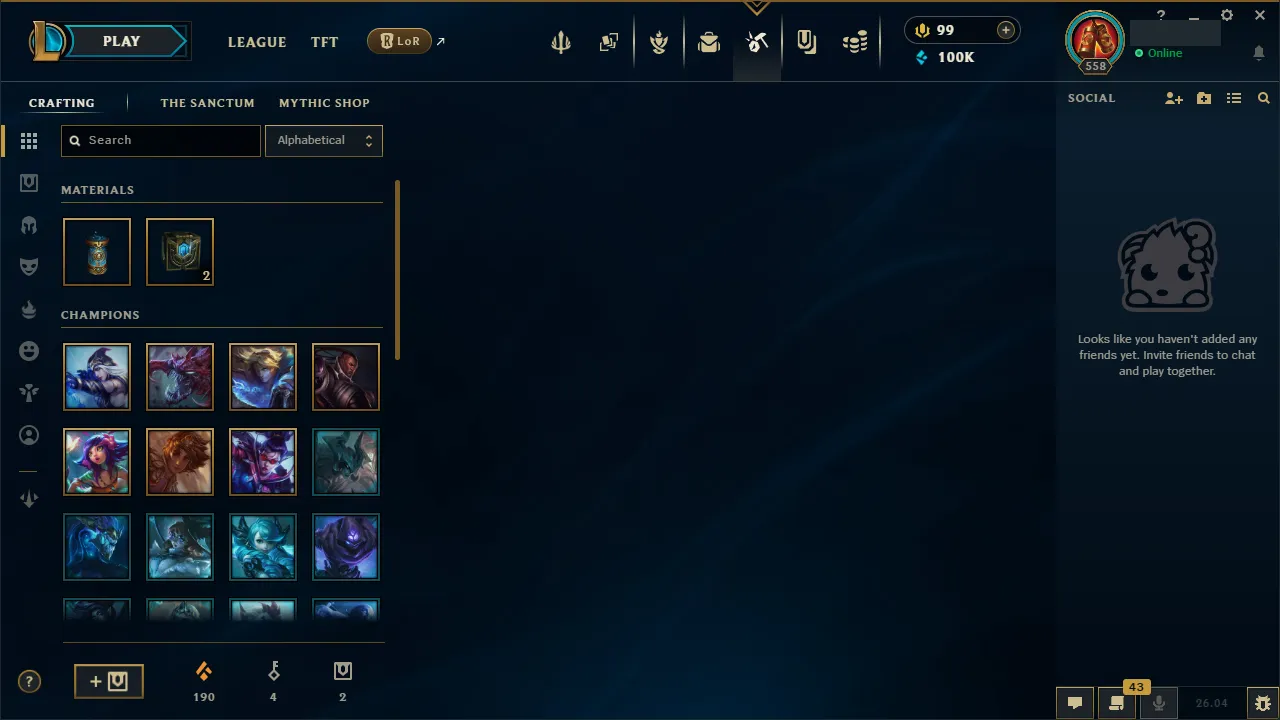This screenshot has width=1280, height=720.
Task: Switch to THE SANCTUM tab
Action: 207,103
